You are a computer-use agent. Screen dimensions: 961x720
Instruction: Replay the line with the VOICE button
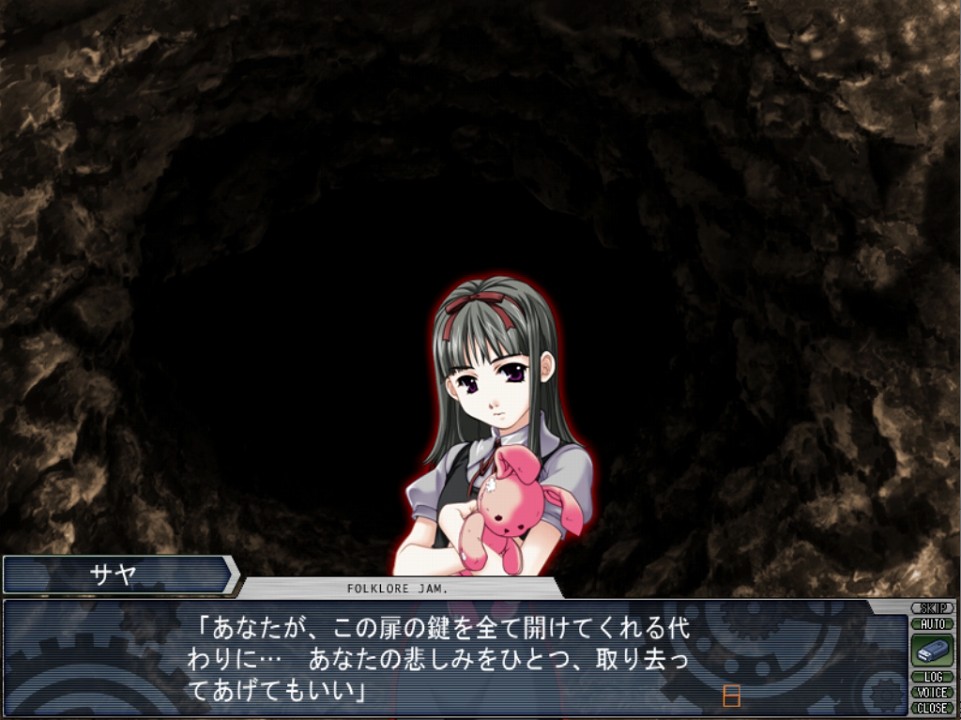point(932,692)
